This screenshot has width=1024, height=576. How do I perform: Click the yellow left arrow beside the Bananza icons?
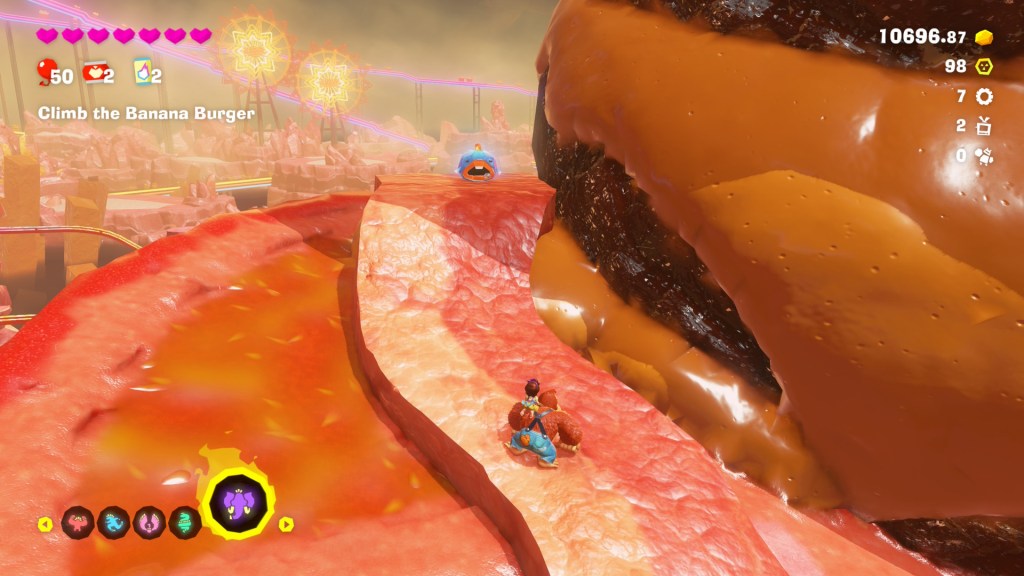pos(45,523)
